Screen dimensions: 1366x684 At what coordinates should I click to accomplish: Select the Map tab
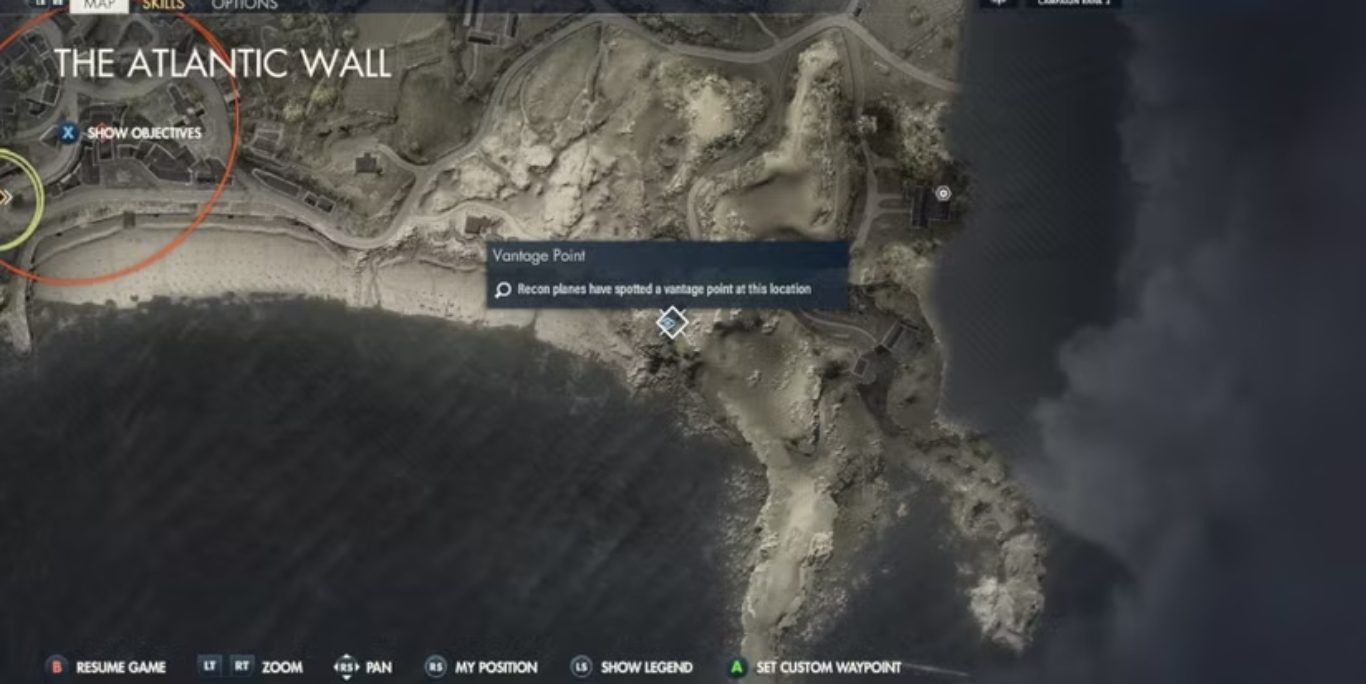pyautogui.click(x=98, y=5)
